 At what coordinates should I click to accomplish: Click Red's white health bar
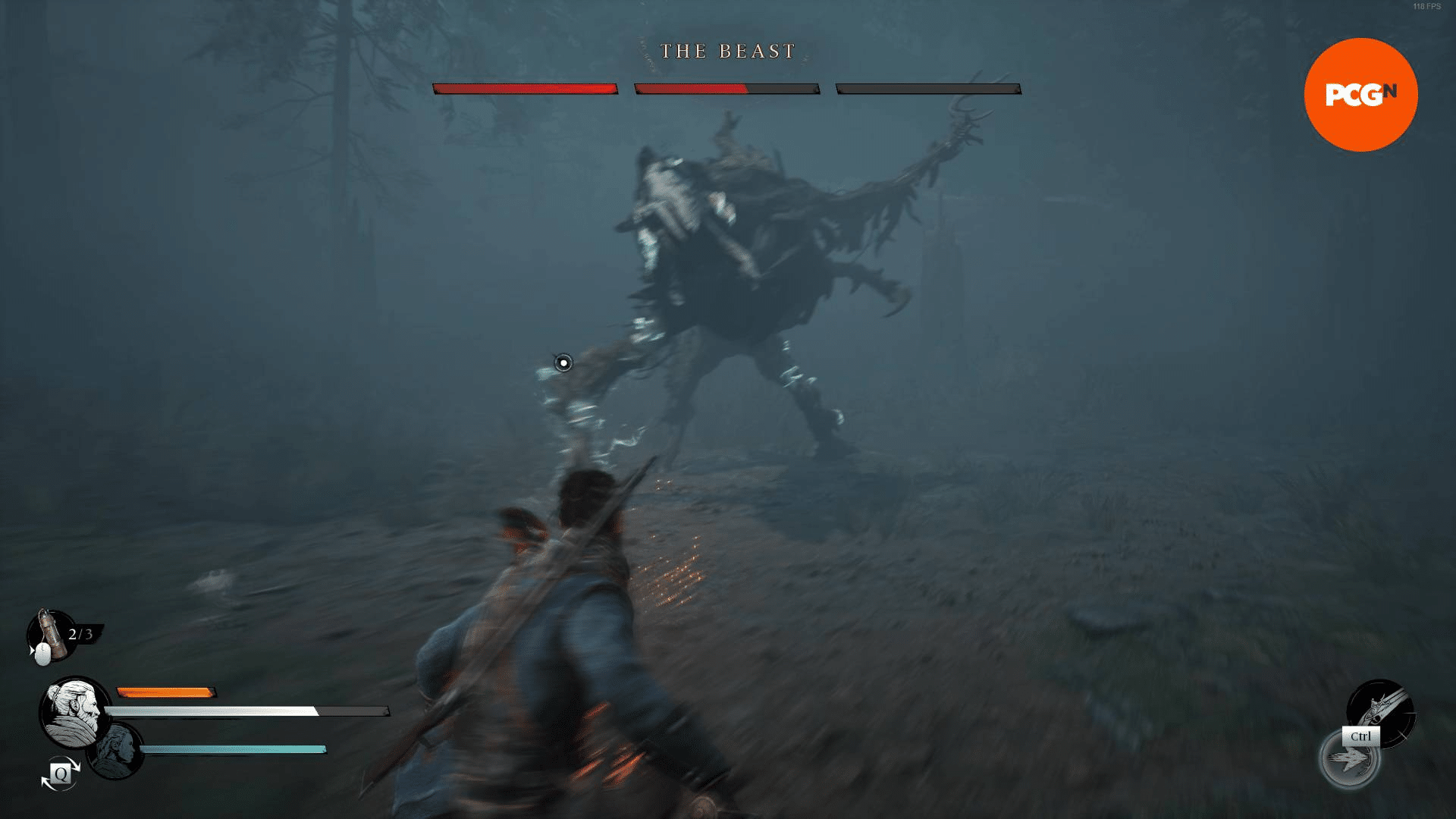tap(206, 711)
